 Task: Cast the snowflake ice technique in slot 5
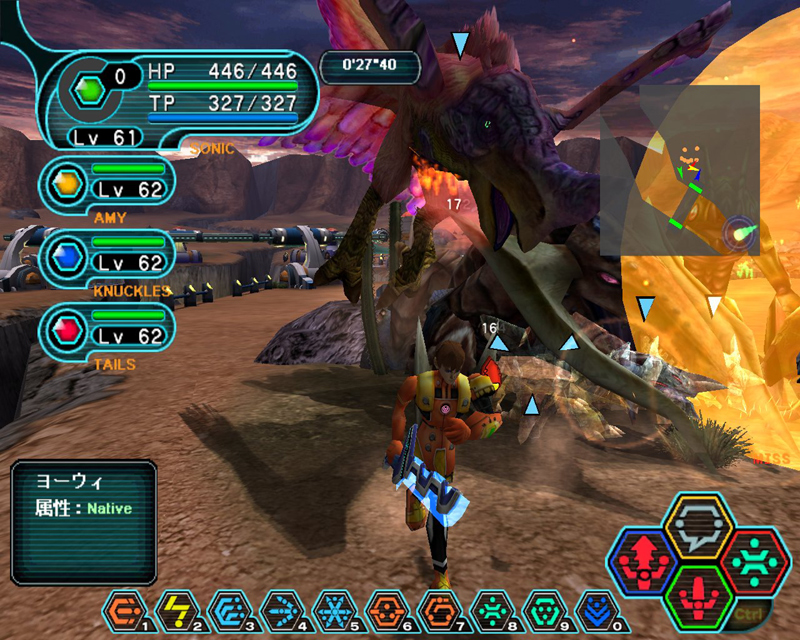(x=333, y=608)
